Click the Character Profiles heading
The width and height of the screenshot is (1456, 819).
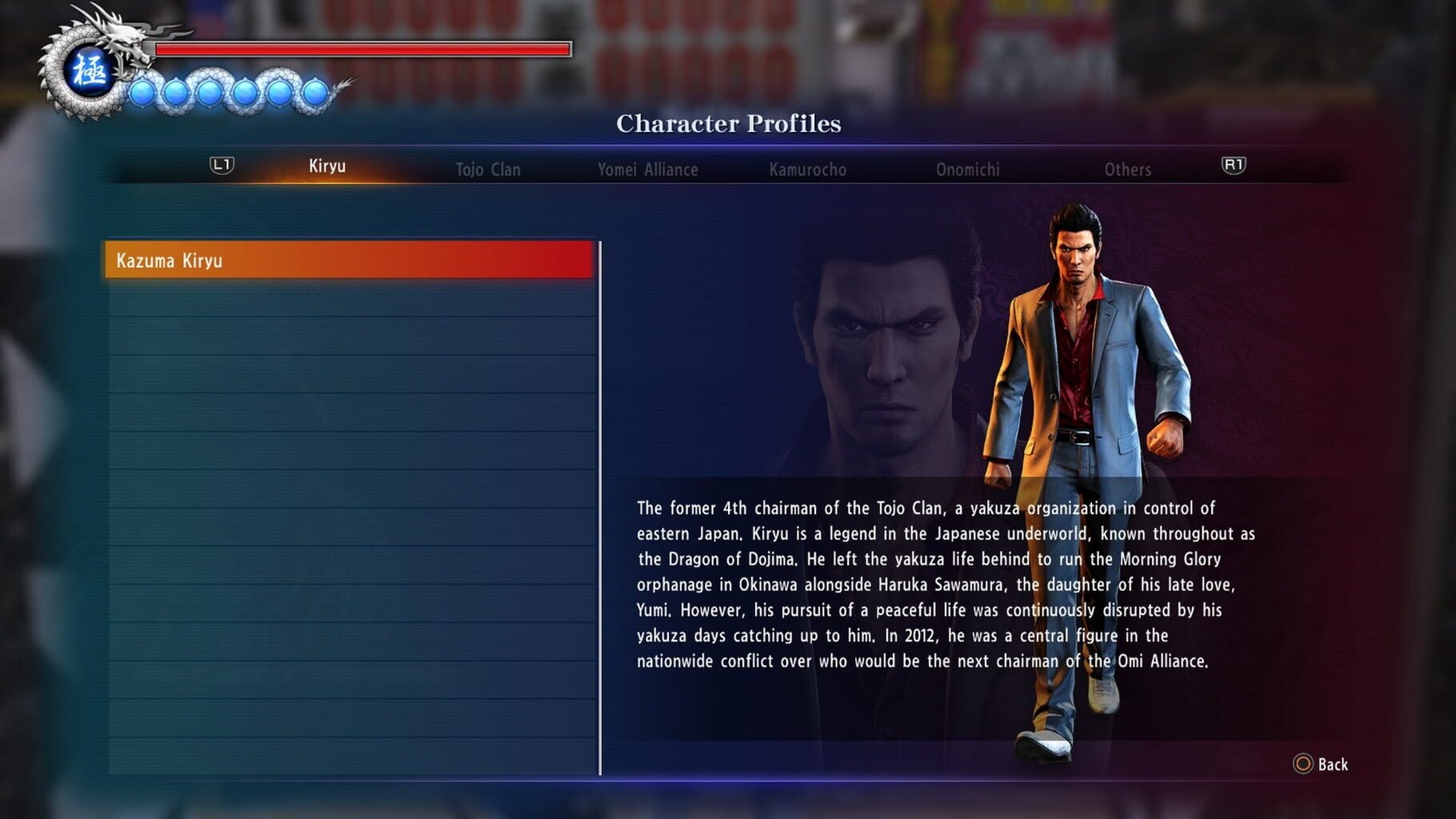click(727, 123)
